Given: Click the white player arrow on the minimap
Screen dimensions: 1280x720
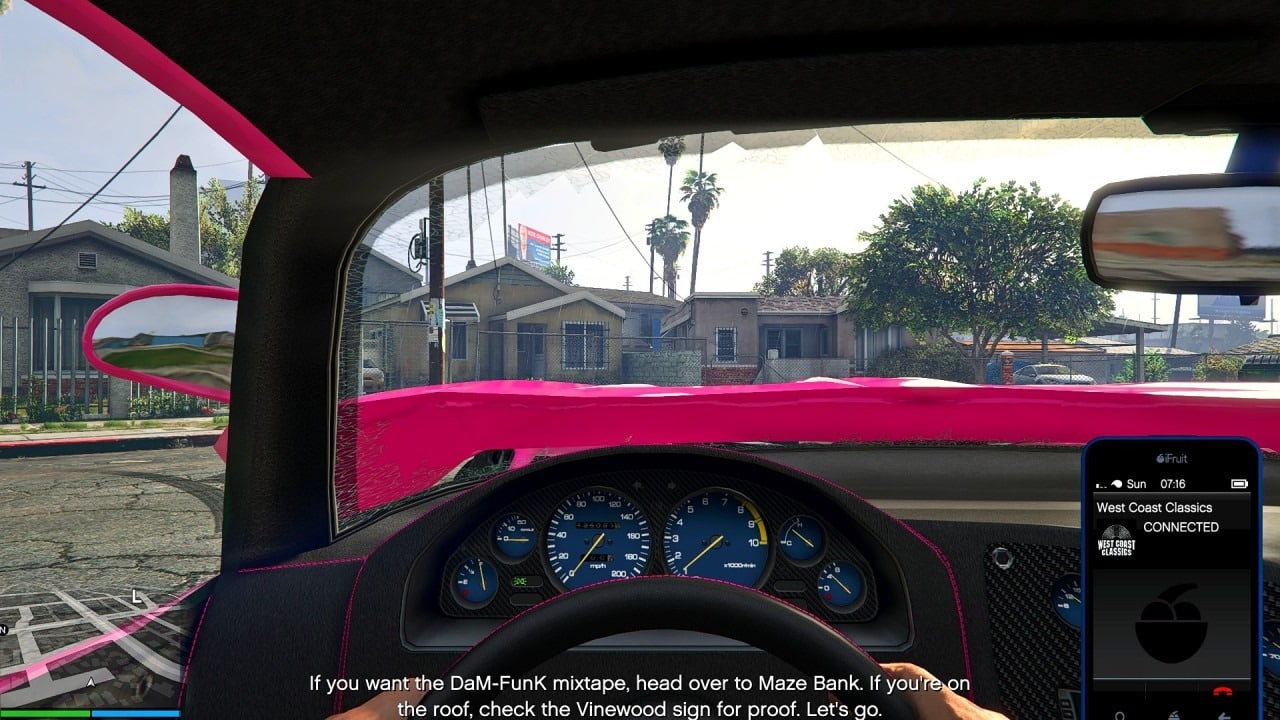Looking at the screenshot, I should click(90, 683).
